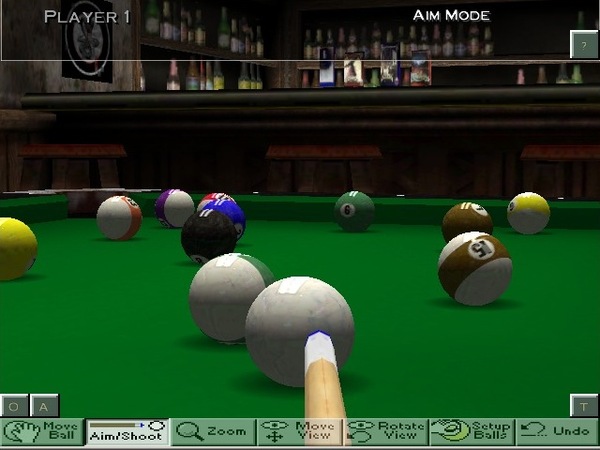Open the Setup Balls option
The height and width of the screenshot is (450, 600).
[471, 432]
